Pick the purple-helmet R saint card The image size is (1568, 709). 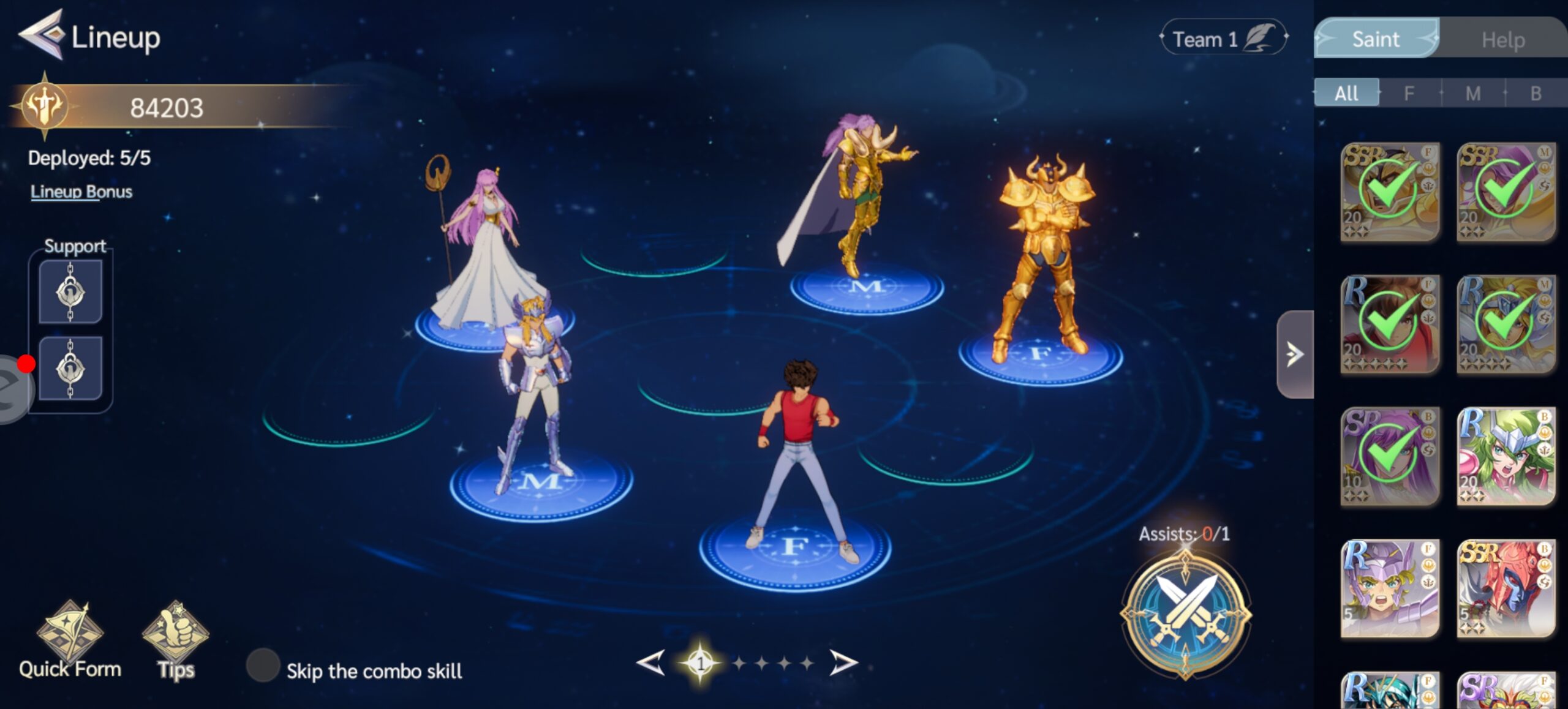1390,588
